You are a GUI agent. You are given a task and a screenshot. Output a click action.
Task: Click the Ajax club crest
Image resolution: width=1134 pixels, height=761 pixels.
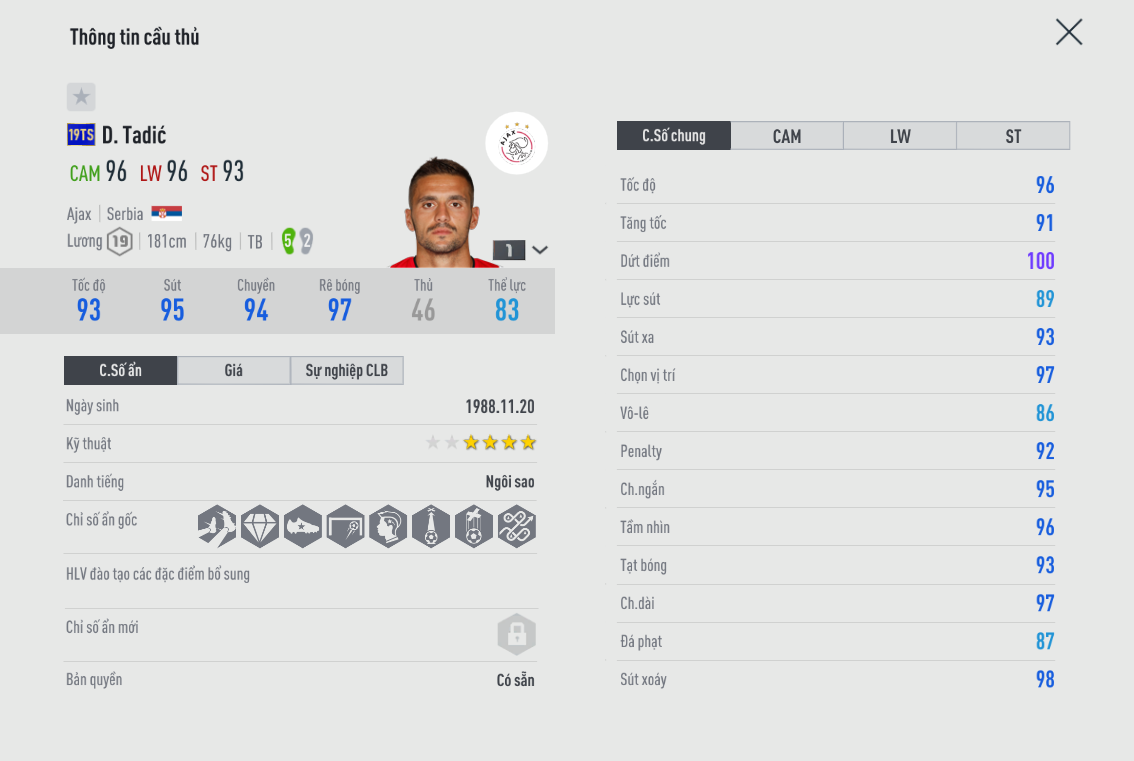point(517,144)
